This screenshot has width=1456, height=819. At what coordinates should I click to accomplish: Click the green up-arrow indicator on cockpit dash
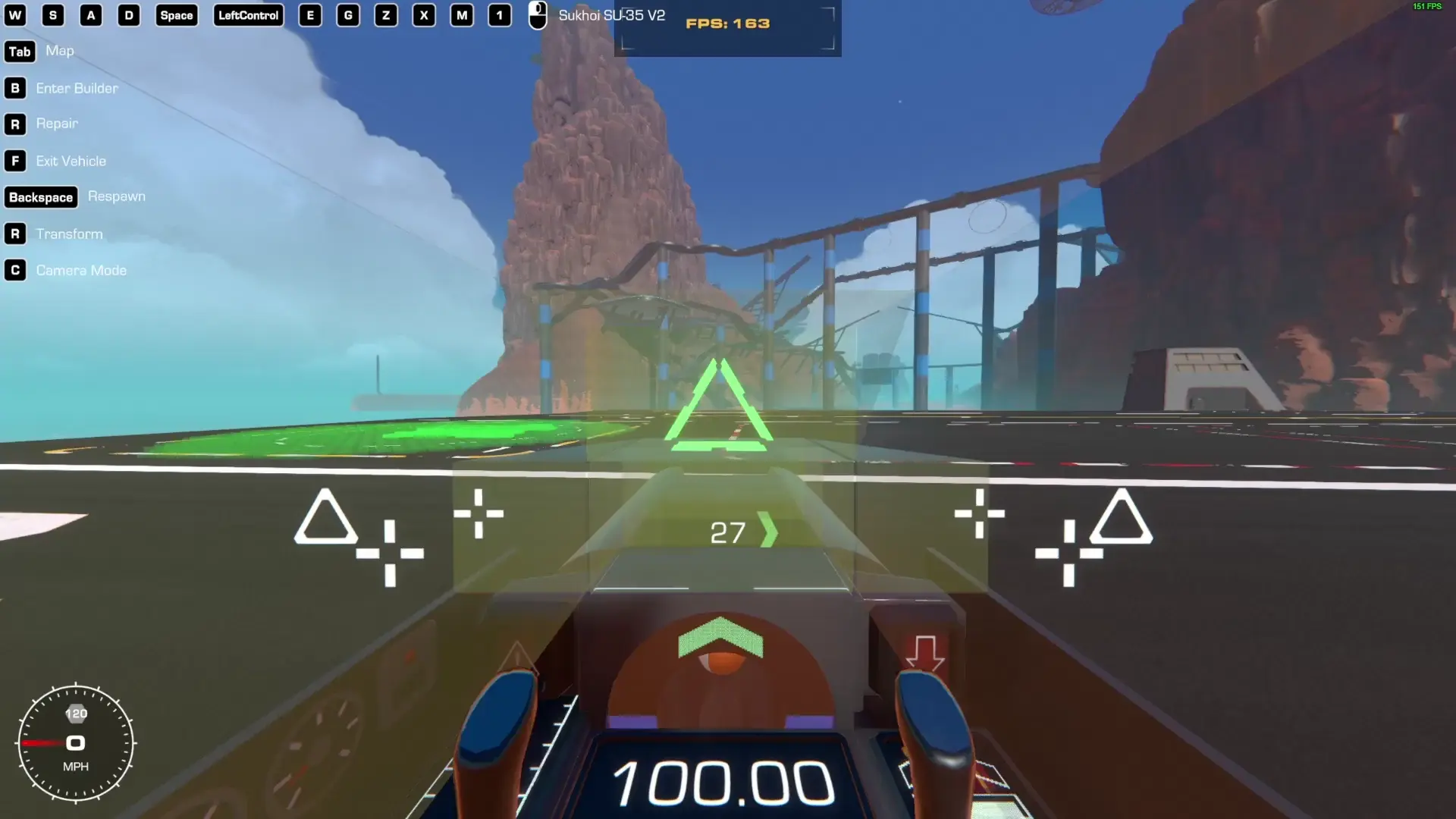click(x=720, y=635)
